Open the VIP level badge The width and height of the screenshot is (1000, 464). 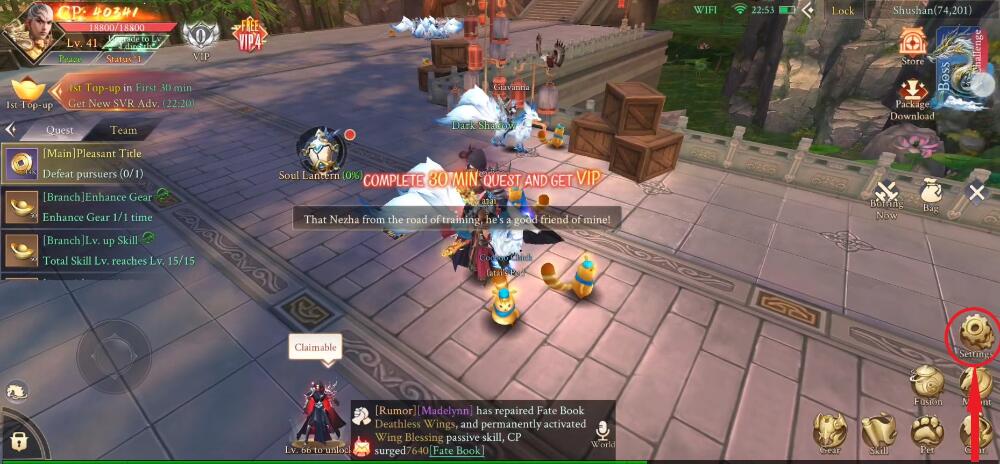pyautogui.click(x=201, y=40)
